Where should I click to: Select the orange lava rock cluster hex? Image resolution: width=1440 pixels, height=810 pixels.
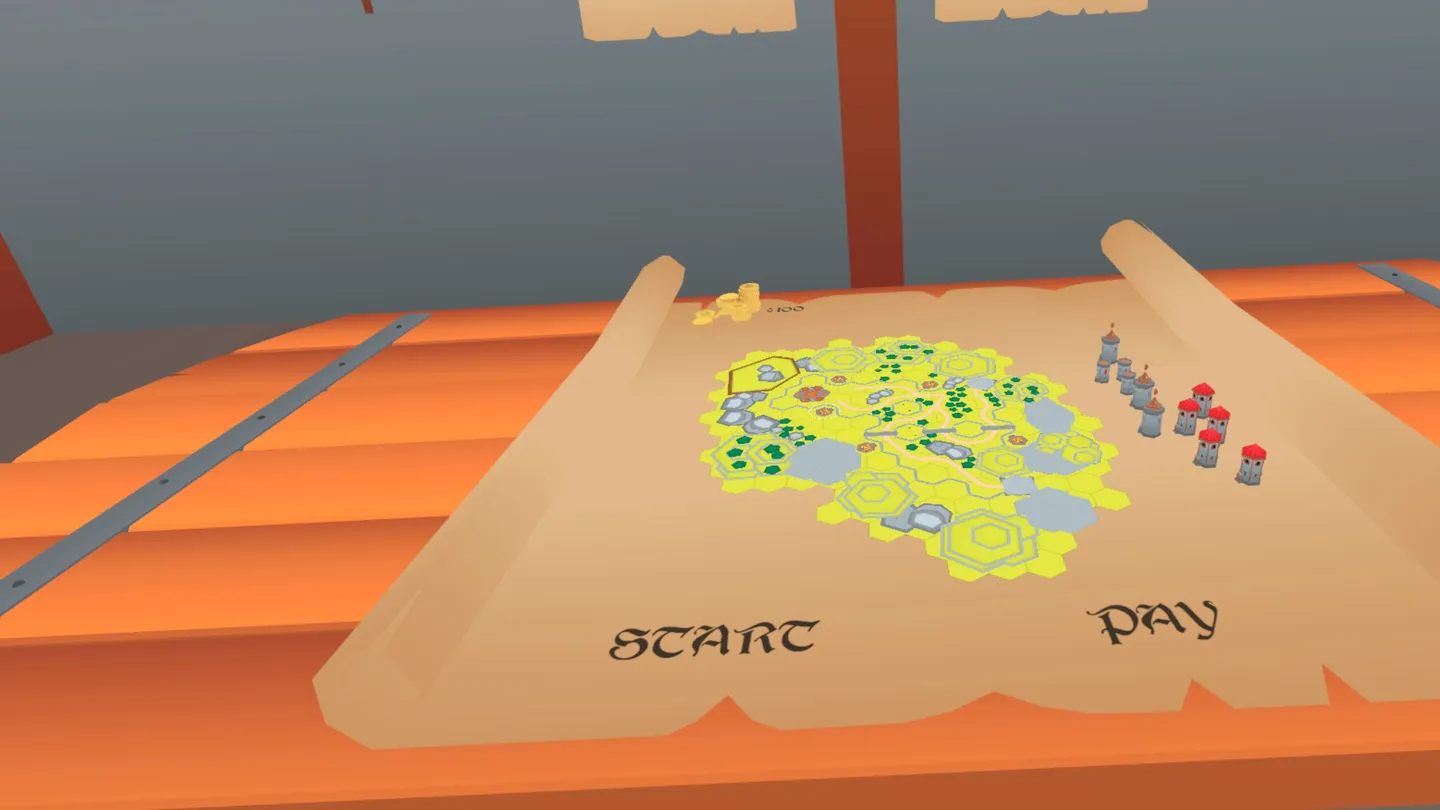tap(809, 393)
